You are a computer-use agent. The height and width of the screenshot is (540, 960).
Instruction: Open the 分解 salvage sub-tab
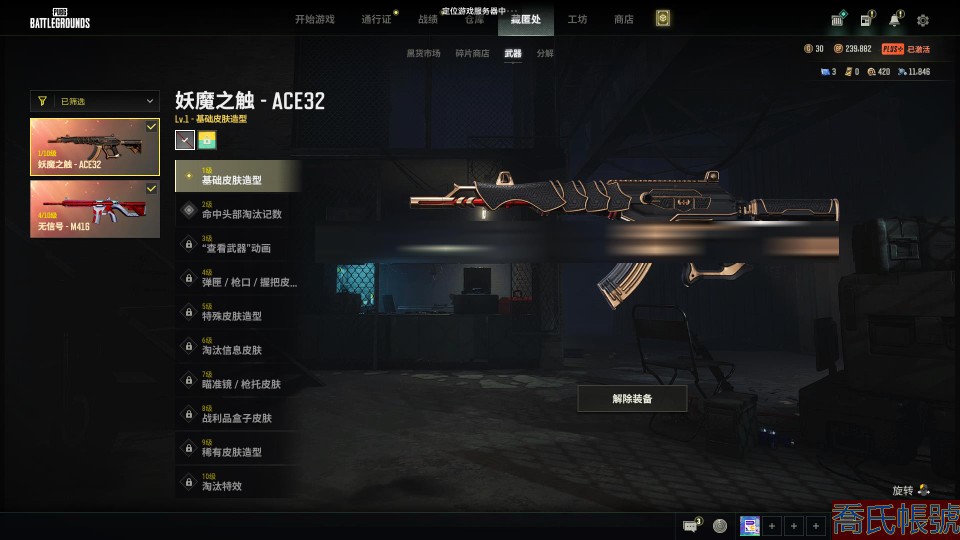click(545, 54)
